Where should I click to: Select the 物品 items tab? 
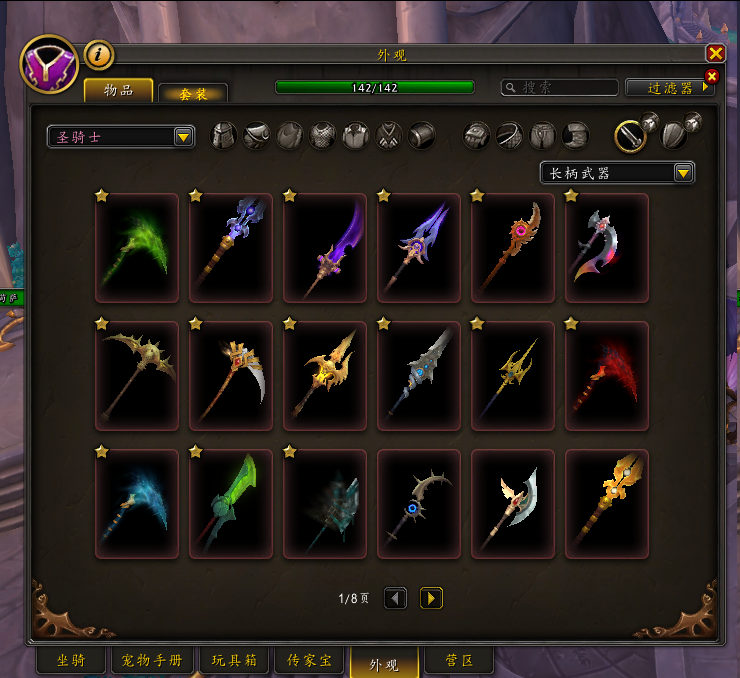(x=118, y=90)
